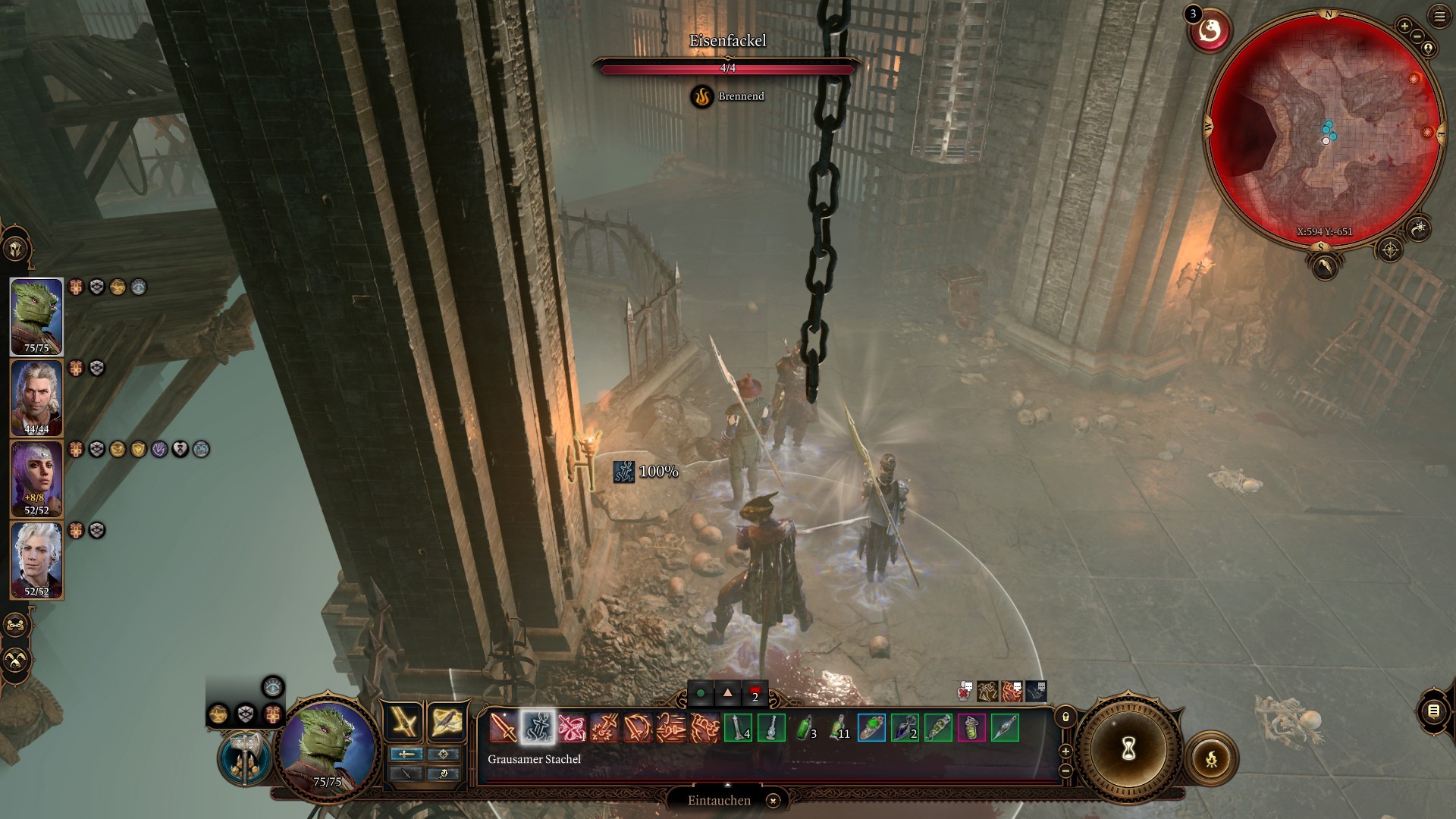Image resolution: width=1456 pixels, height=819 pixels.
Task: Select the purple-haired companion portrait
Action: pyautogui.click(x=36, y=478)
